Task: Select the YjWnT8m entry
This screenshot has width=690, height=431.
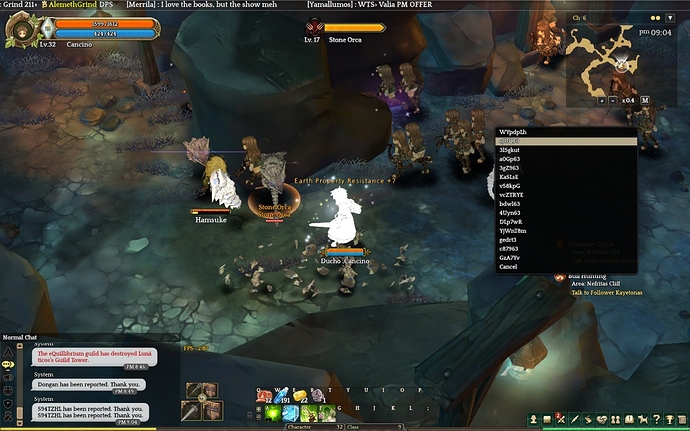Action: [x=512, y=231]
